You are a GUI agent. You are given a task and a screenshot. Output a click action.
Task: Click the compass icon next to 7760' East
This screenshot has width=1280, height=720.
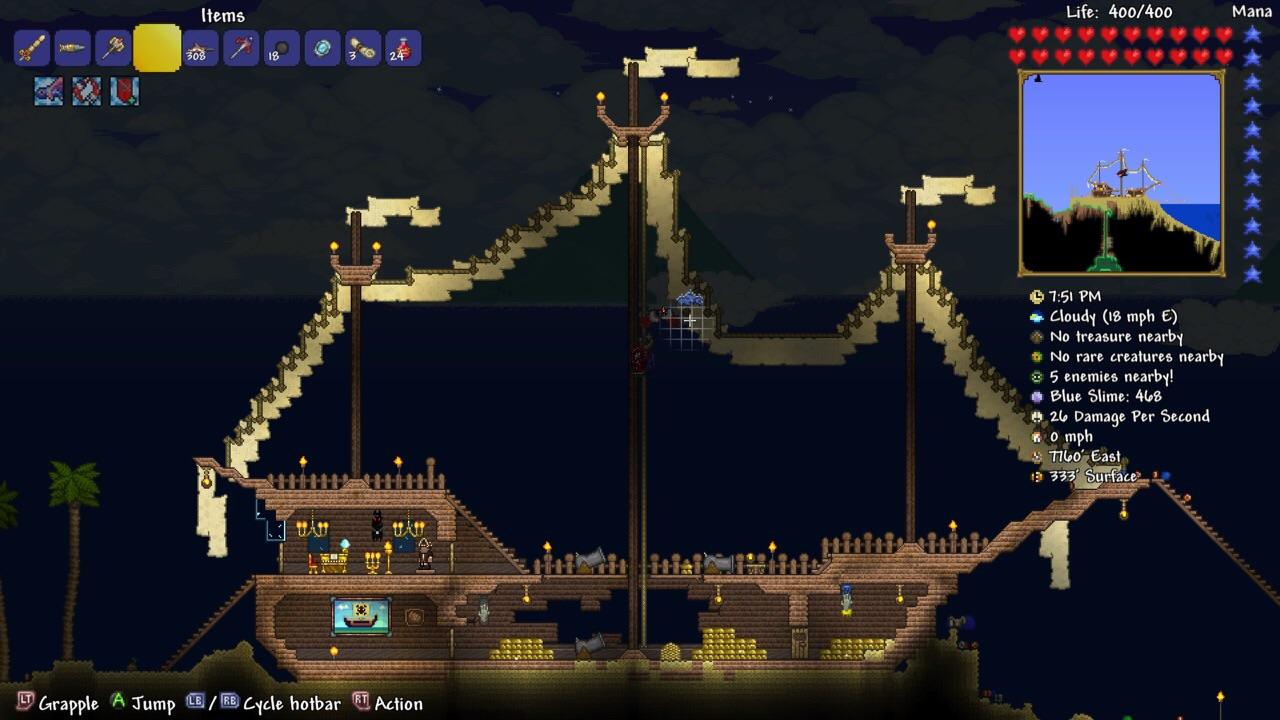click(x=1036, y=456)
